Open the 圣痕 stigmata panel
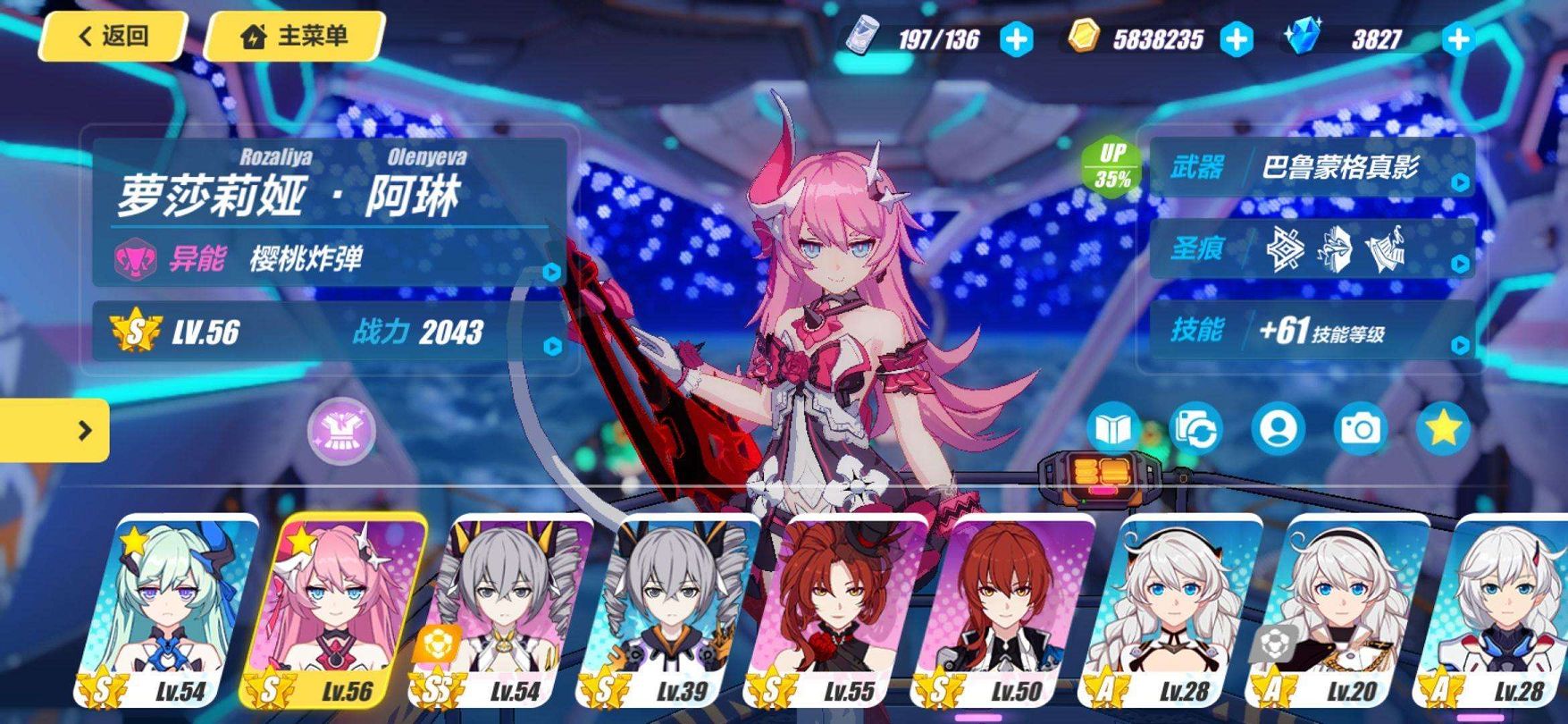1568x724 pixels. click(1311, 248)
